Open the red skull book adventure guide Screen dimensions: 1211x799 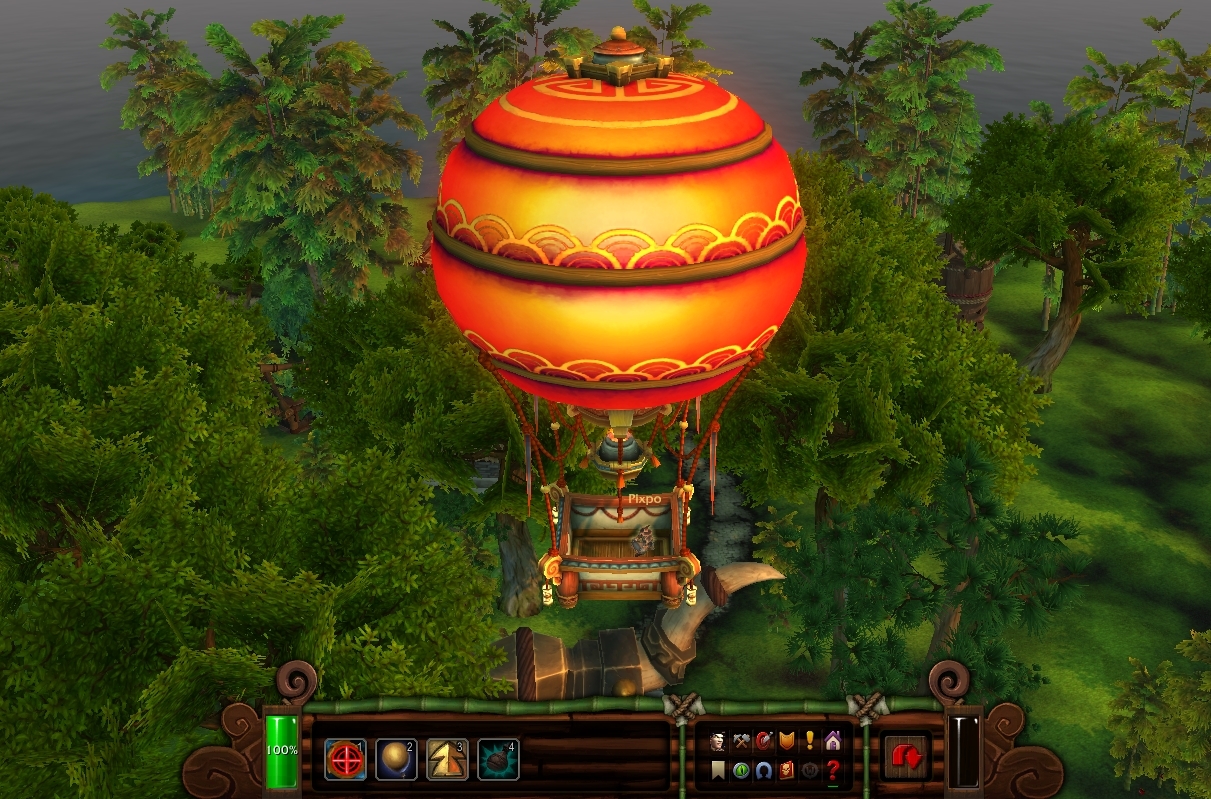click(787, 770)
